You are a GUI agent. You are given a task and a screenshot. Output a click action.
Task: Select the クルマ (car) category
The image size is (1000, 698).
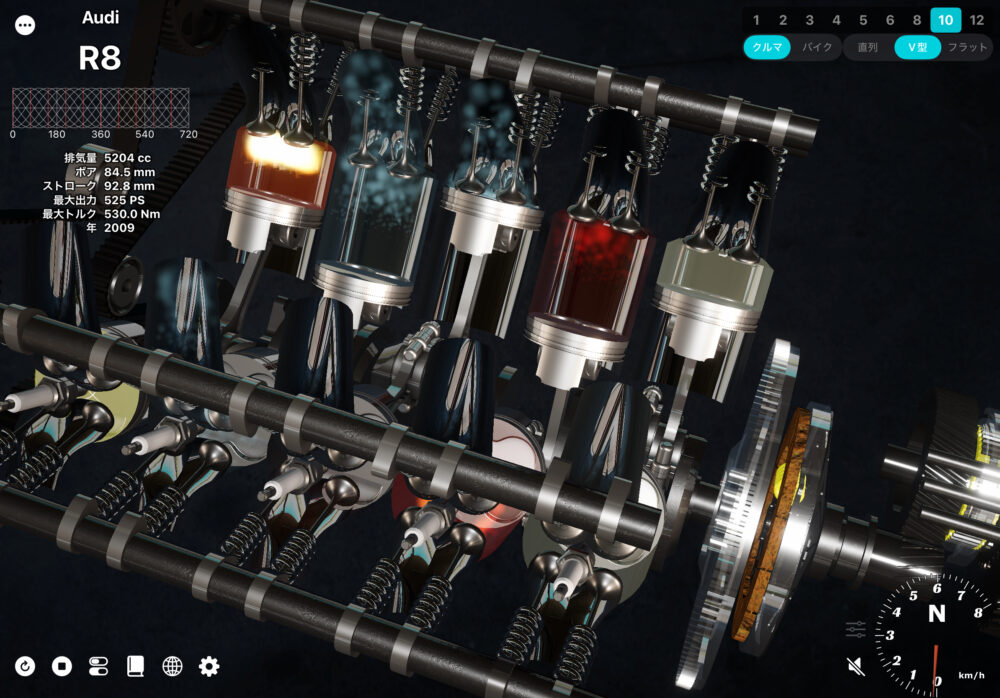tap(768, 48)
